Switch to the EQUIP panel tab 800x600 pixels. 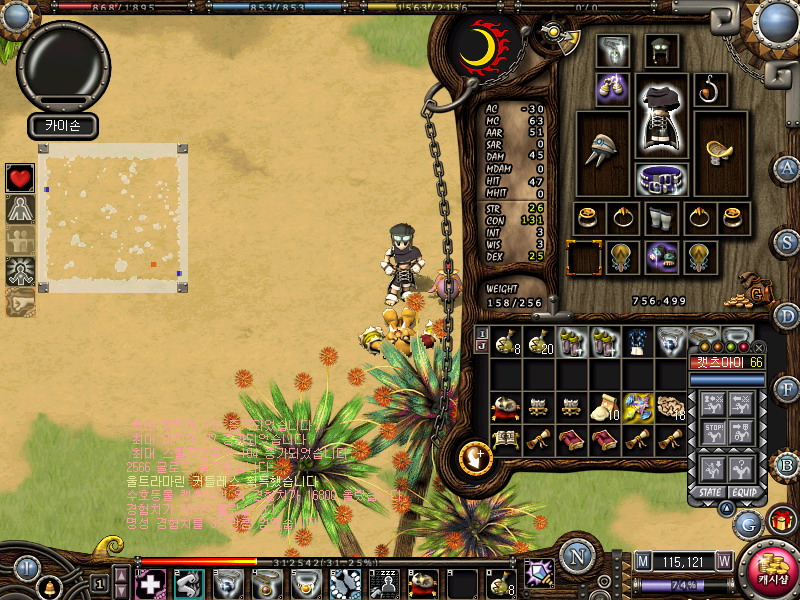tap(742, 492)
